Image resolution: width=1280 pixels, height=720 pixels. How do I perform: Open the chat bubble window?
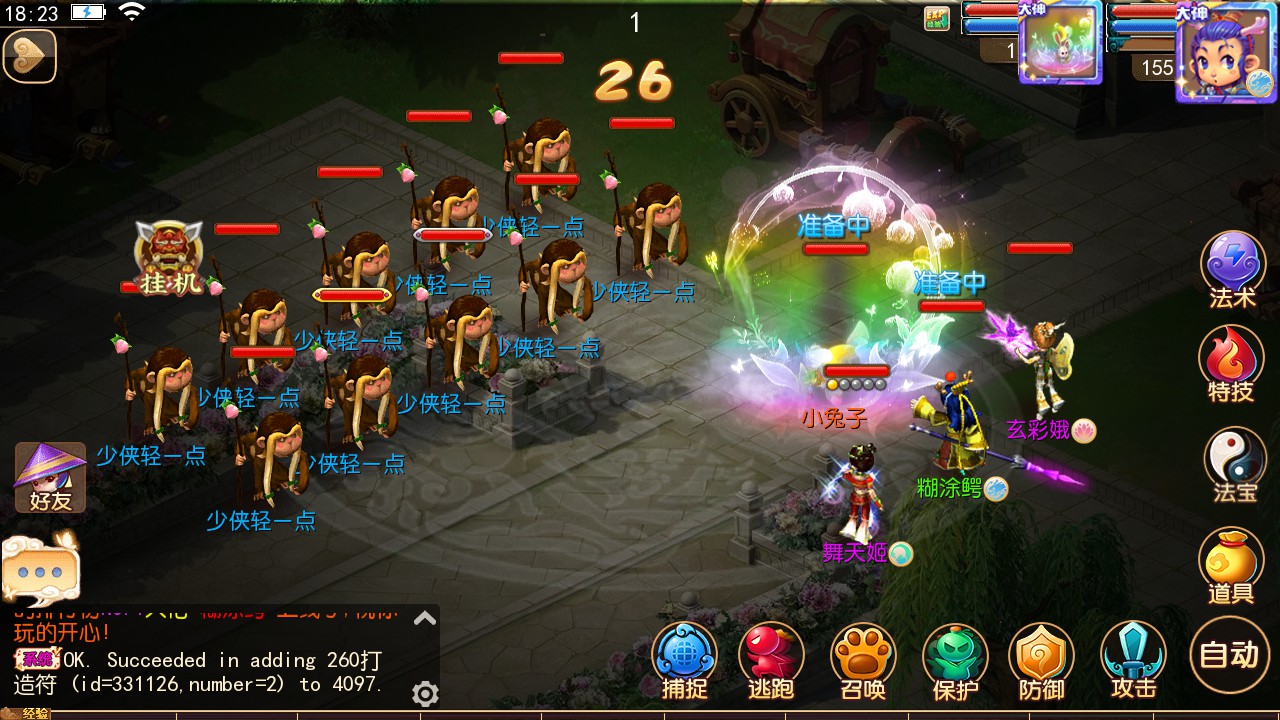pos(40,567)
